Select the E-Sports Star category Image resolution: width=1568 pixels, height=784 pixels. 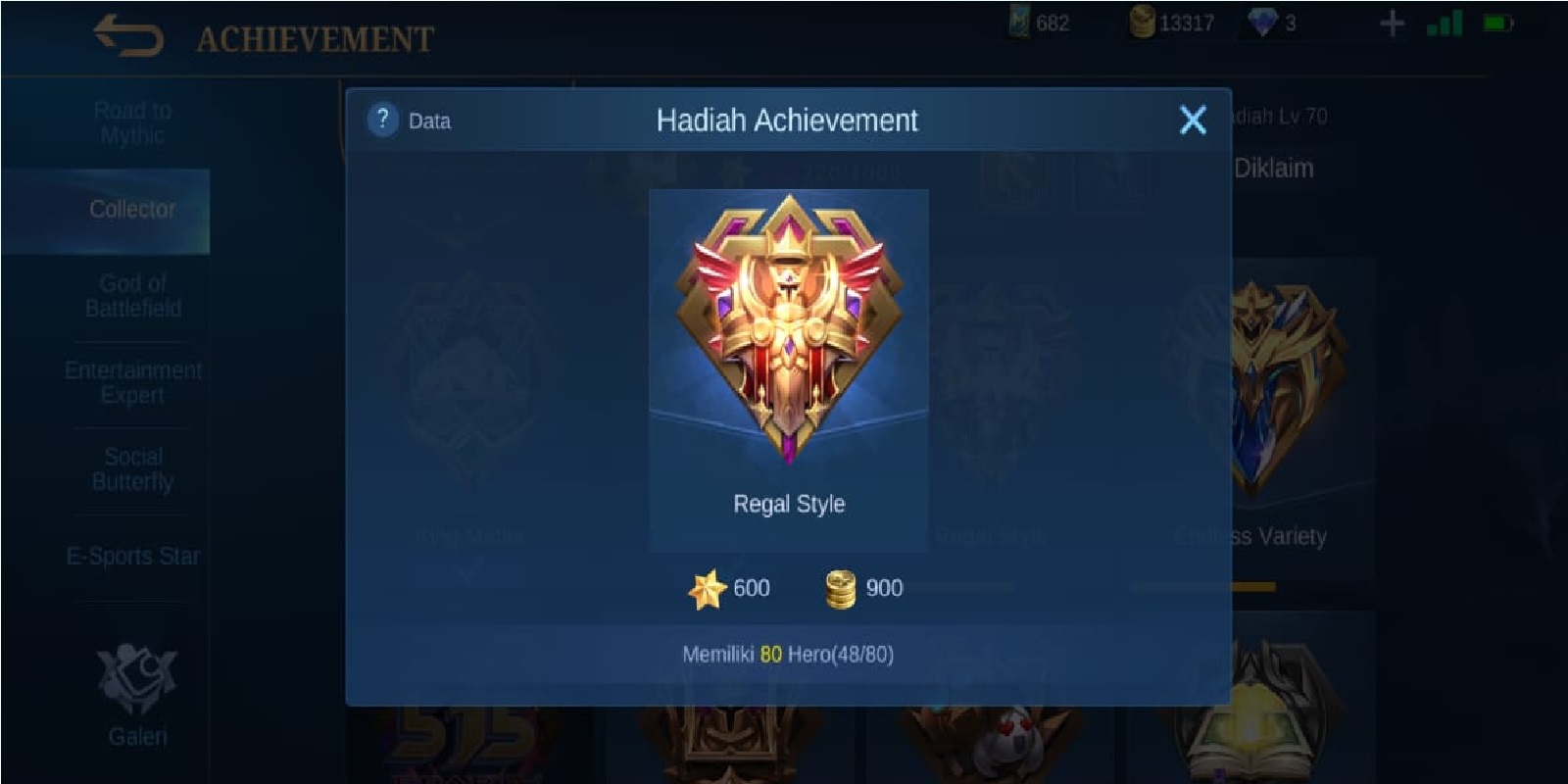pos(134,556)
